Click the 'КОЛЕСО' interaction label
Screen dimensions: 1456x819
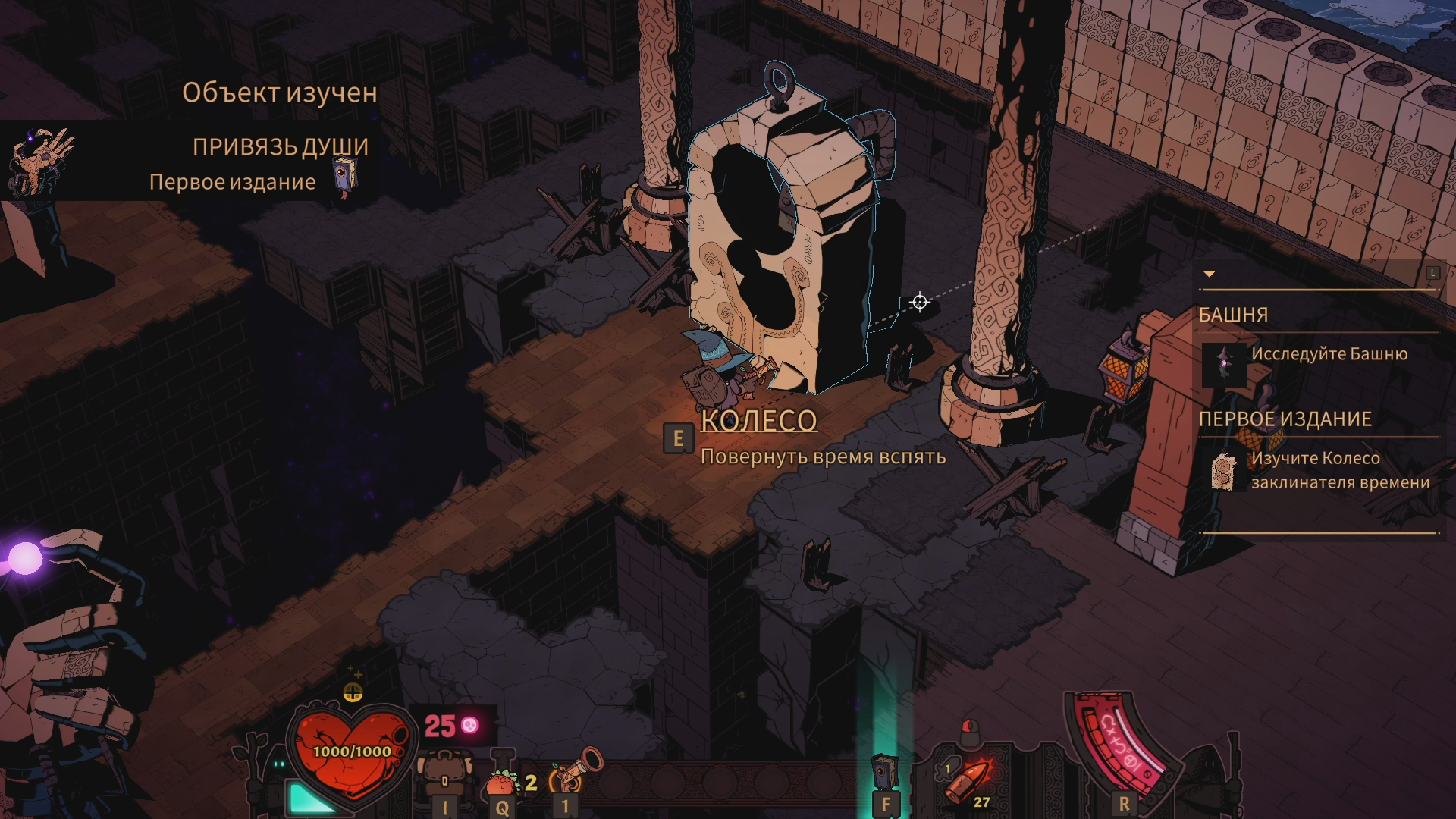tap(758, 421)
